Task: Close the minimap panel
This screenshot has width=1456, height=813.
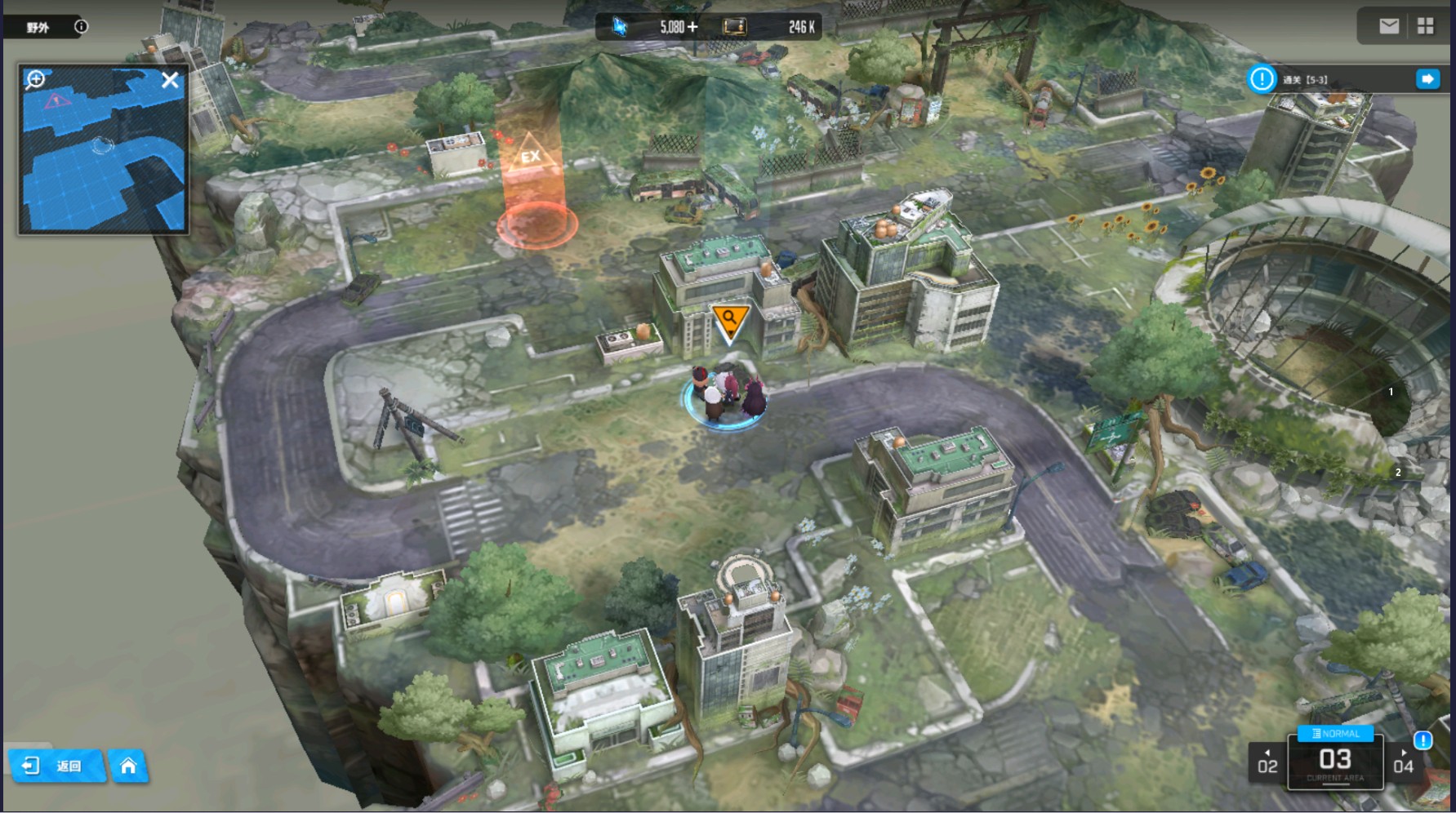Action: [170, 80]
